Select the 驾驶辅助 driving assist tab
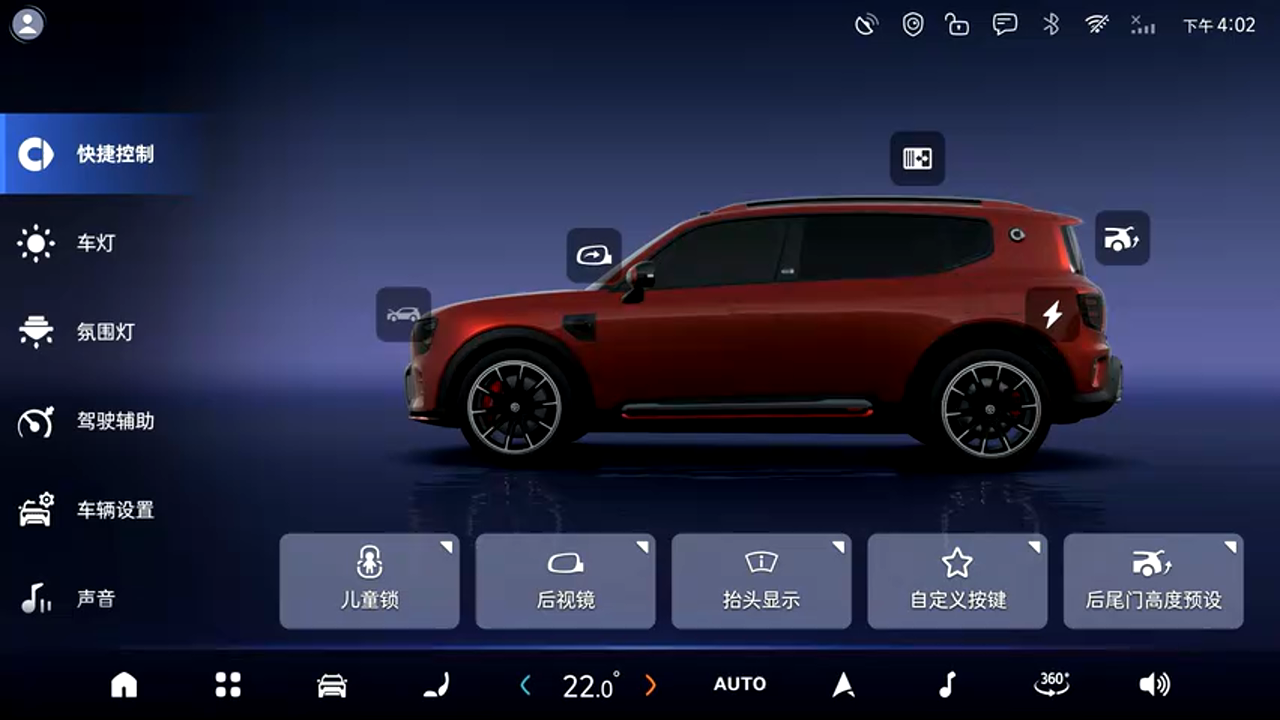Viewport: 1280px width, 720px height. [x=114, y=421]
